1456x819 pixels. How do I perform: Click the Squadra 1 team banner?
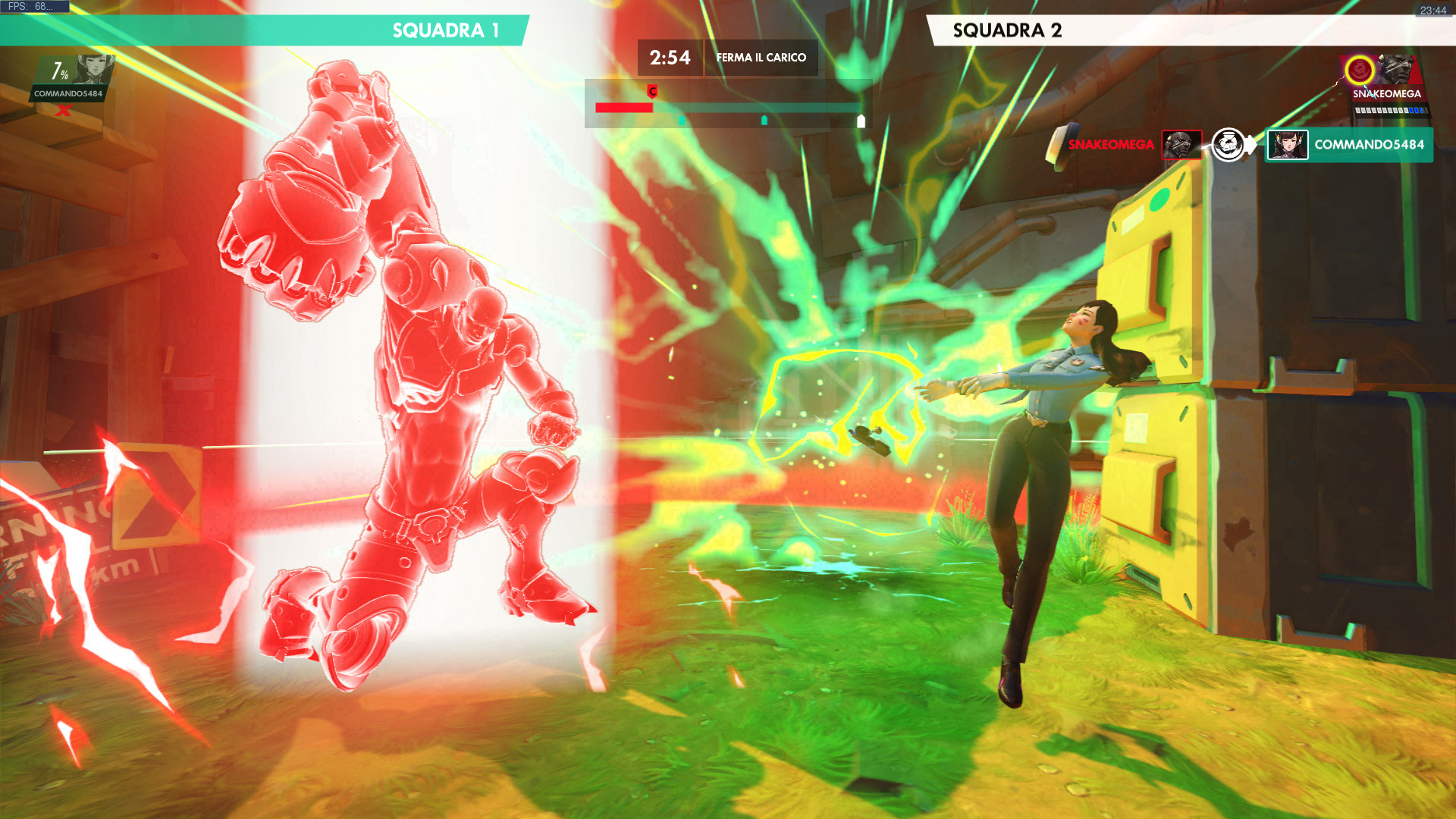265,30
